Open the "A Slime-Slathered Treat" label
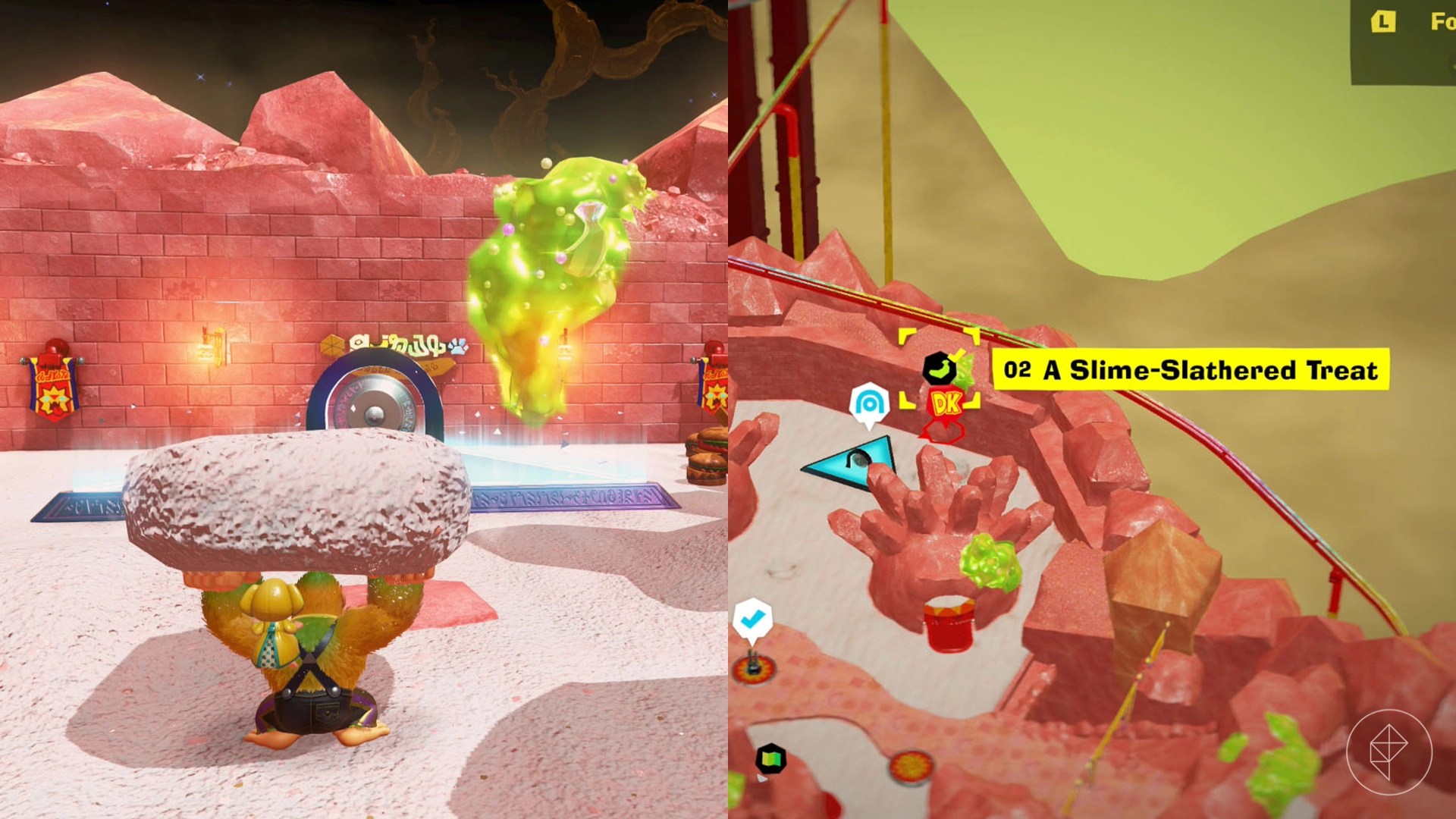Viewport: 1456px width, 819px height. pyautogui.click(x=1191, y=370)
